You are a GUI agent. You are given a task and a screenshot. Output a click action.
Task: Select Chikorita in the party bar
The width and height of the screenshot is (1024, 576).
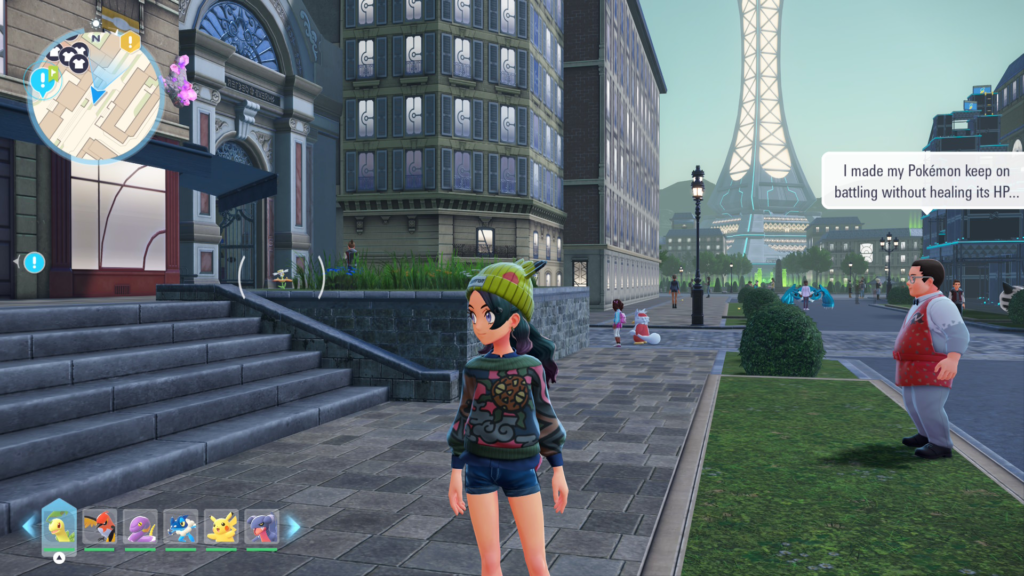coord(59,526)
